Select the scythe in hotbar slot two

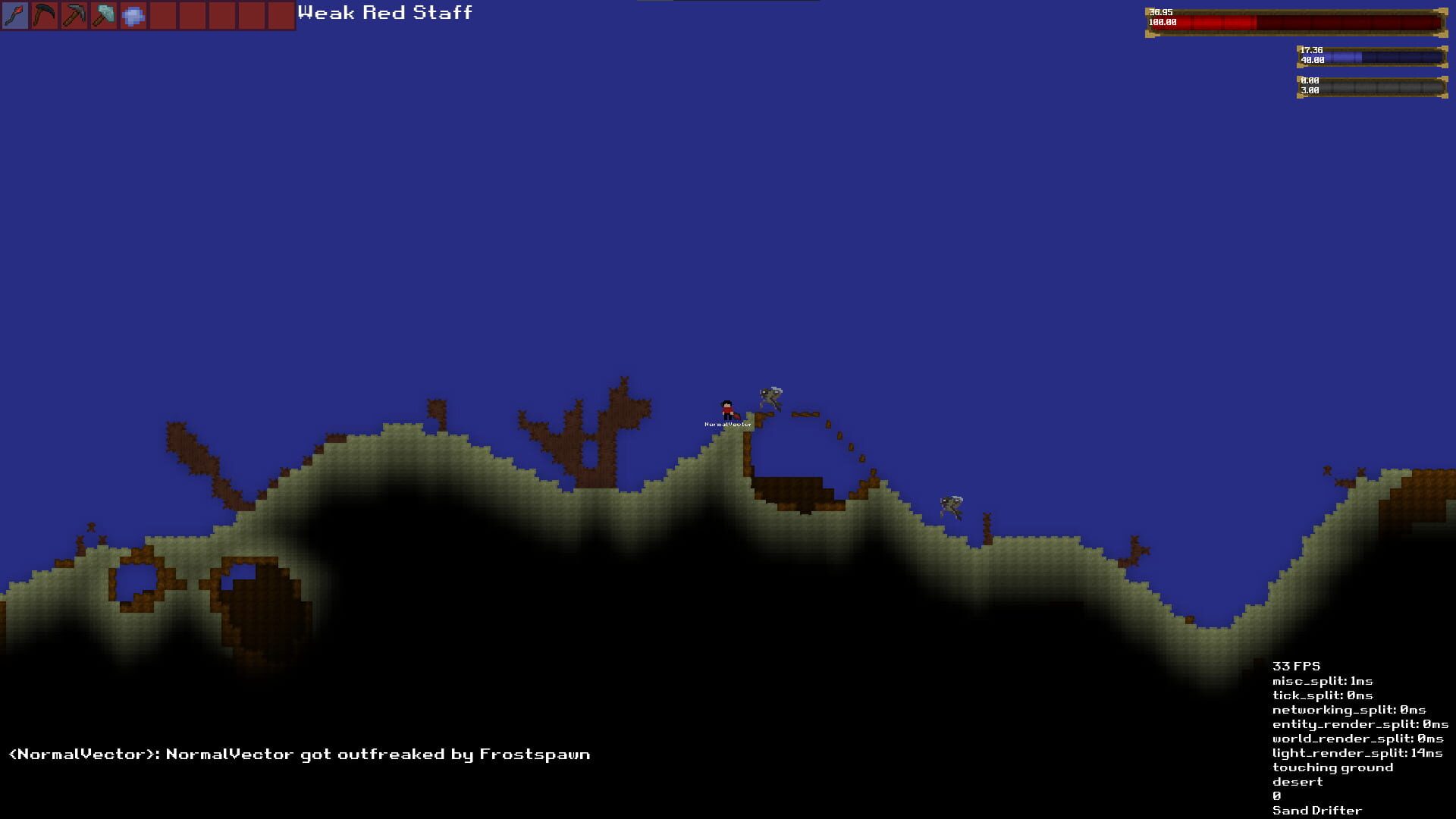(x=45, y=14)
